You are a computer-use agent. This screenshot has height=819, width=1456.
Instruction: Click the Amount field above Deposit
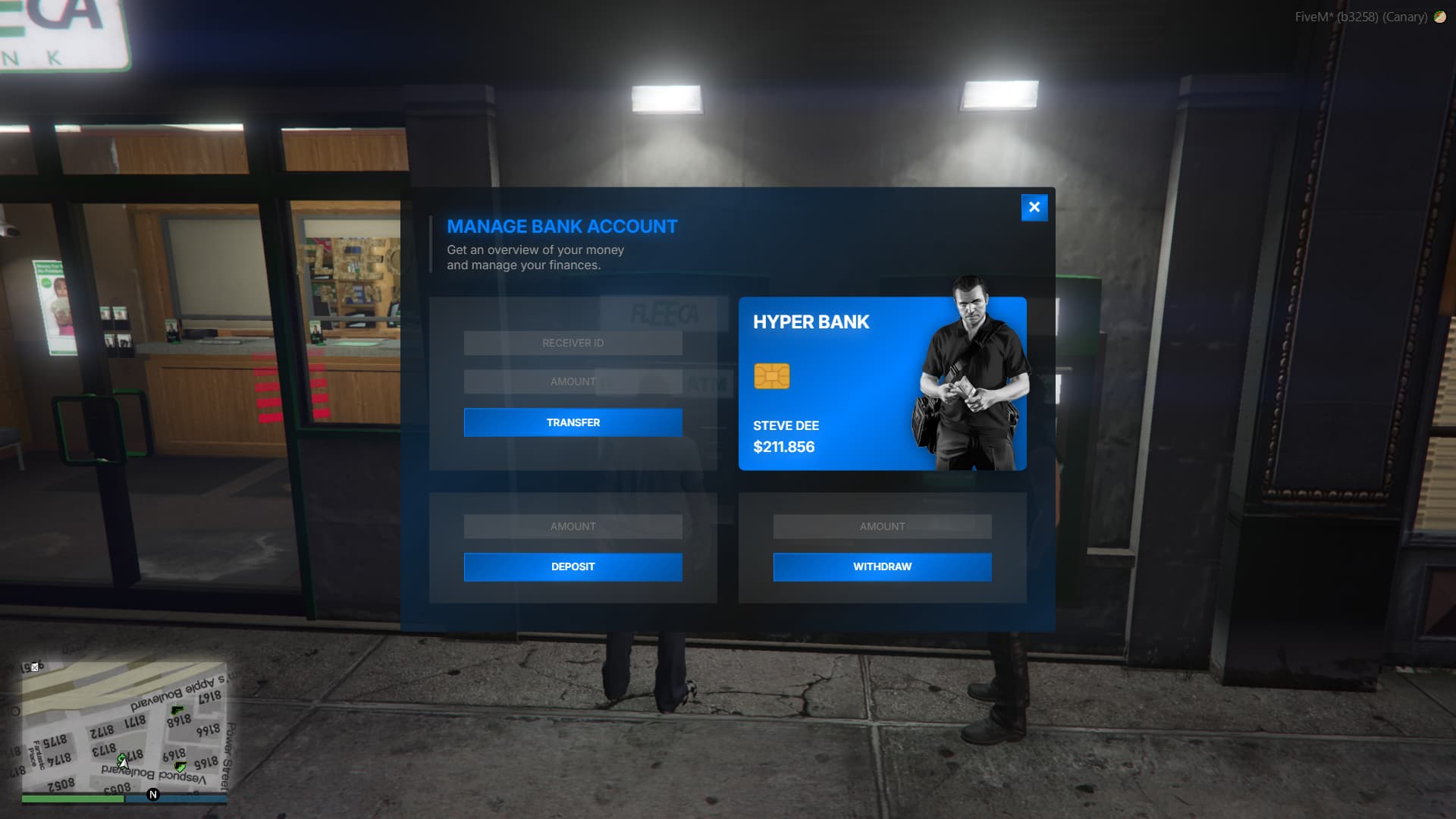click(x=573, y=526)
